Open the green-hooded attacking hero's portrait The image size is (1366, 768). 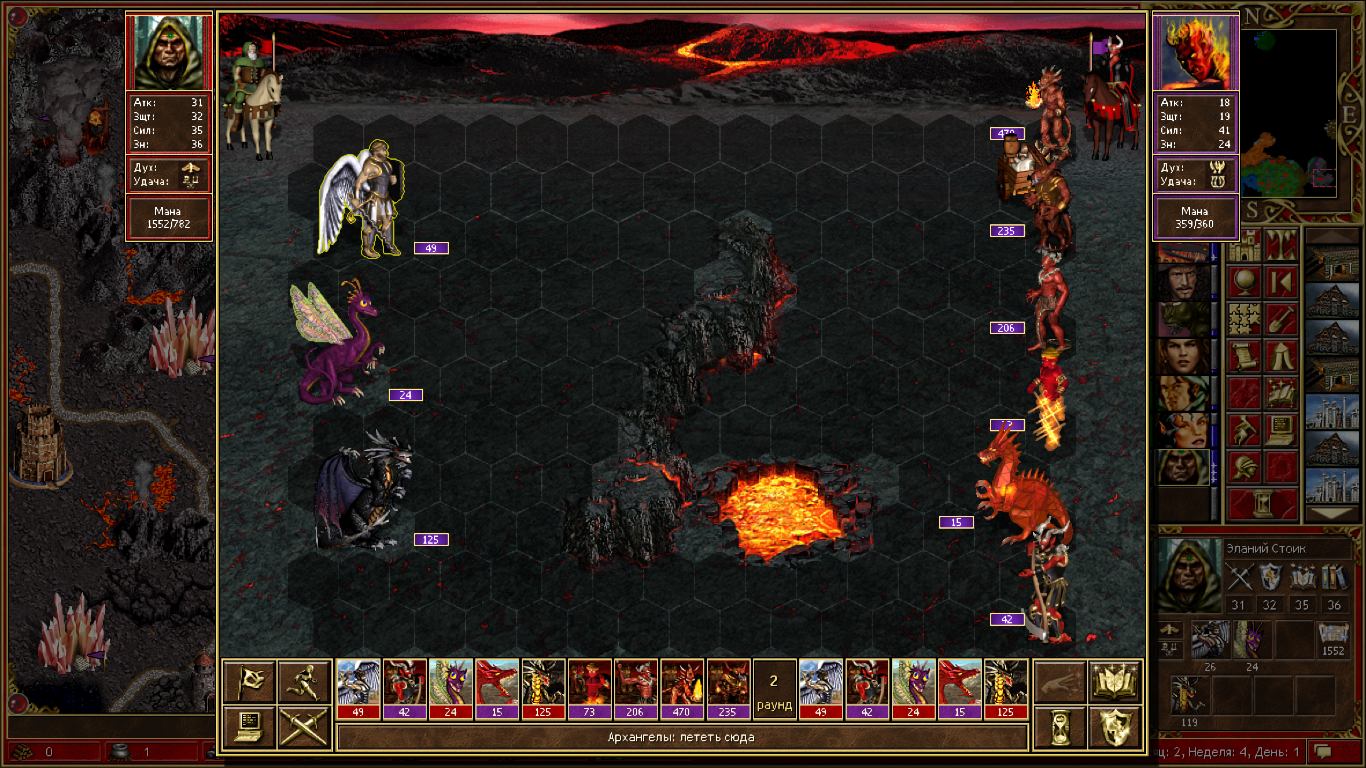click(x=168, y=52)
